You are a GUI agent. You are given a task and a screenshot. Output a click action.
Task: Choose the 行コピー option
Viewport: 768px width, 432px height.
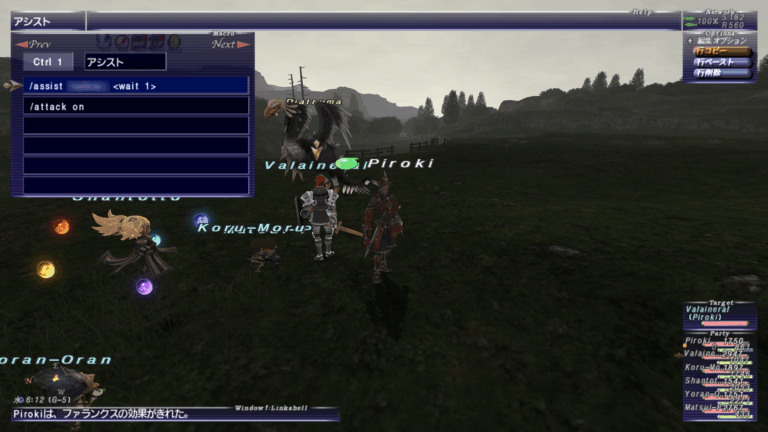click(722, 51)
